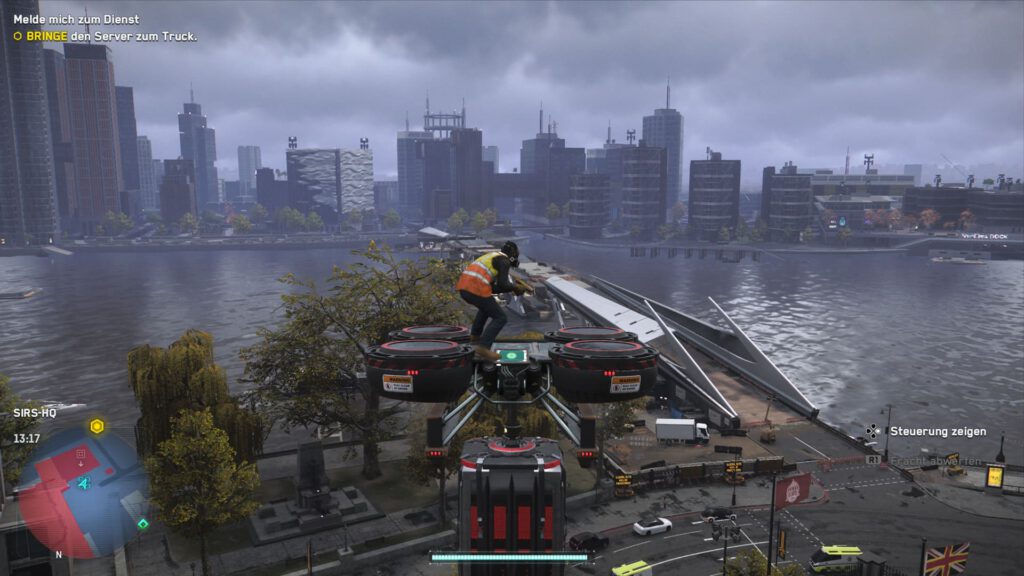Select the yellow hexagon marker above the minimap
This screenshot has height=576, width=1024.
(x=97, y=426)
